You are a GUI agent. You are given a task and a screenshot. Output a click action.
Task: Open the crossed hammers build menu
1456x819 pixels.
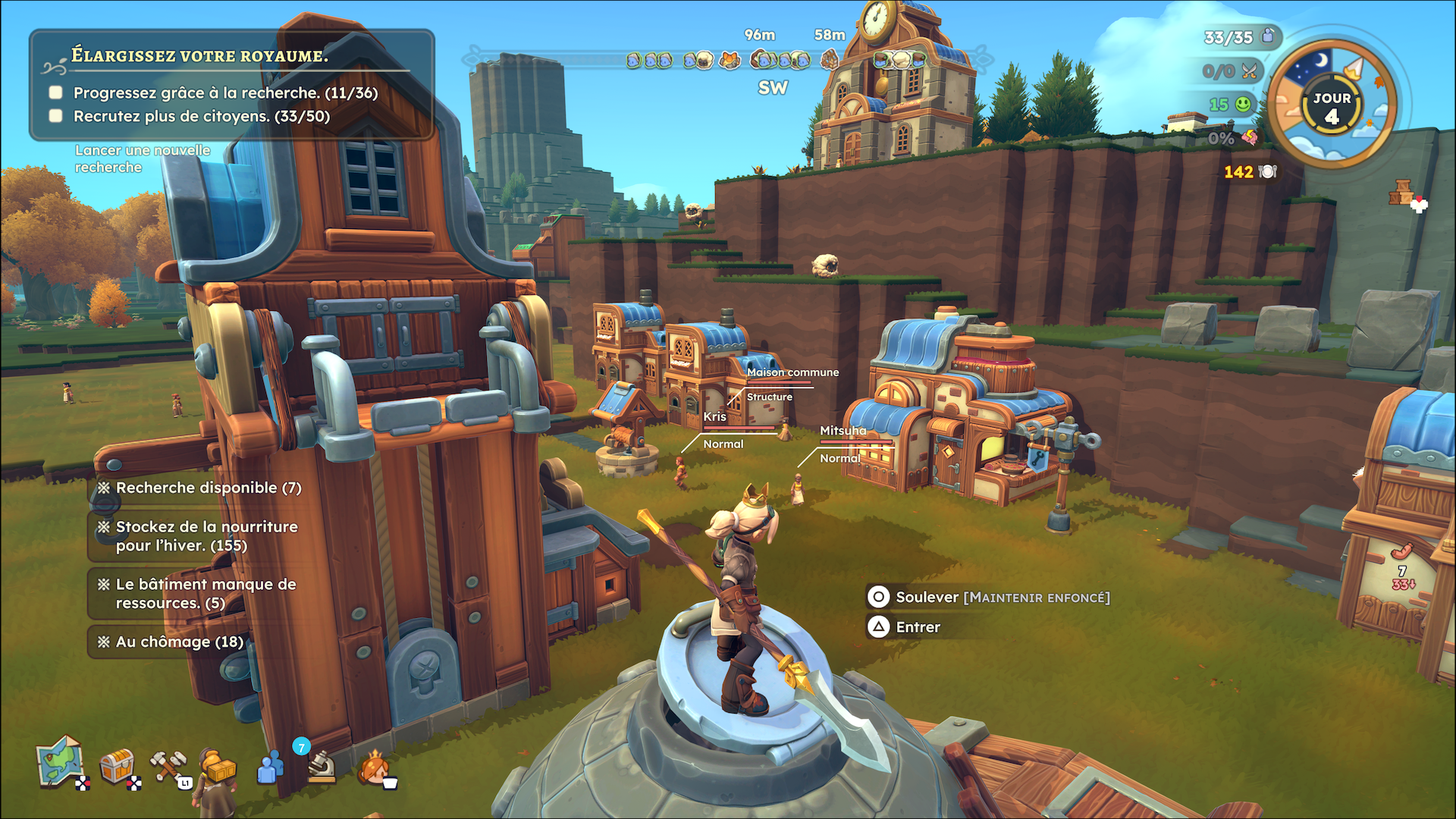[x=168, y=766]
